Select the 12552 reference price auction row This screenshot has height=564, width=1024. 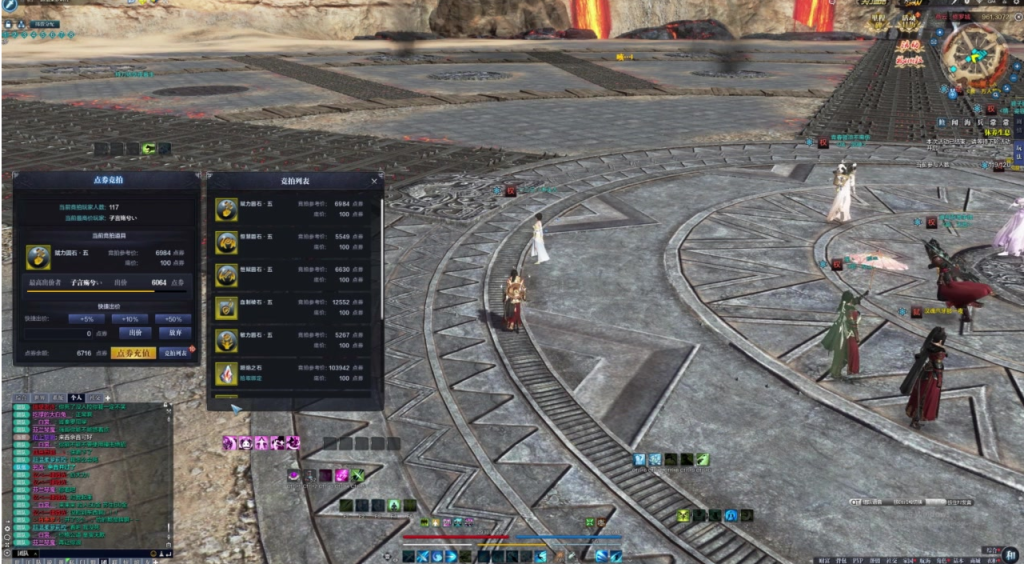295,308
